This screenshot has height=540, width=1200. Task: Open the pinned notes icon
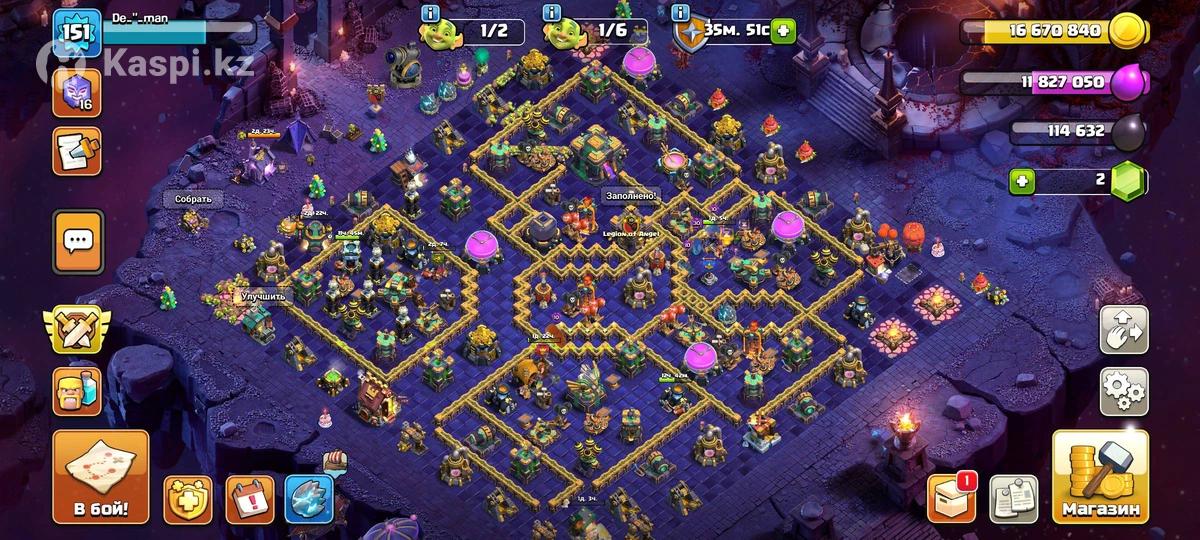pyautogui.click(x=1013, y=498)
